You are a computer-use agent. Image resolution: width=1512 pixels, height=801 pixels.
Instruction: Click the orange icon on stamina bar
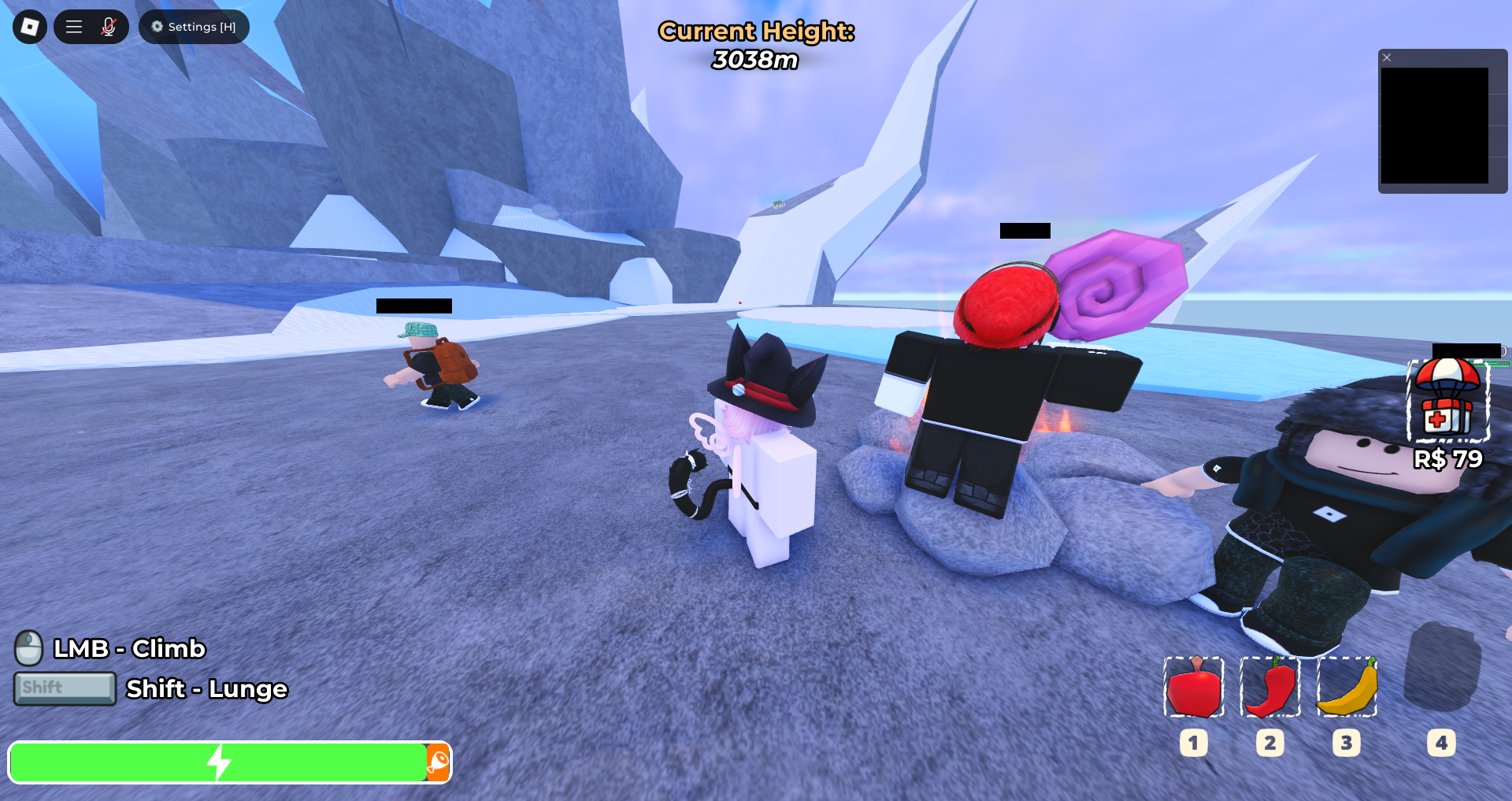pos(438,762)
